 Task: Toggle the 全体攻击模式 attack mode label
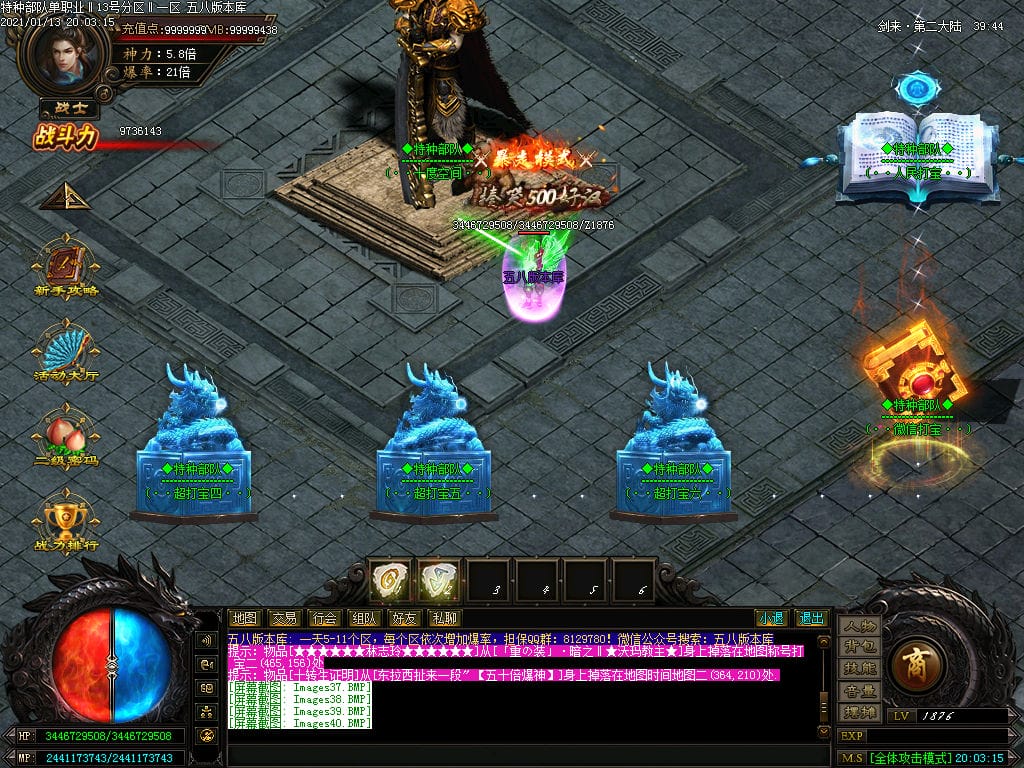point(908,757)
